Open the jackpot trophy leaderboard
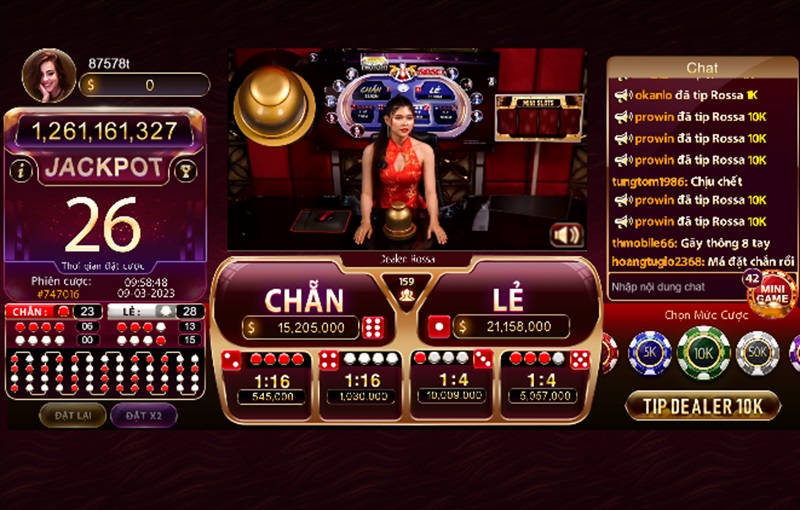The width and height of the screenshot is (800, 510). [185, 170]
